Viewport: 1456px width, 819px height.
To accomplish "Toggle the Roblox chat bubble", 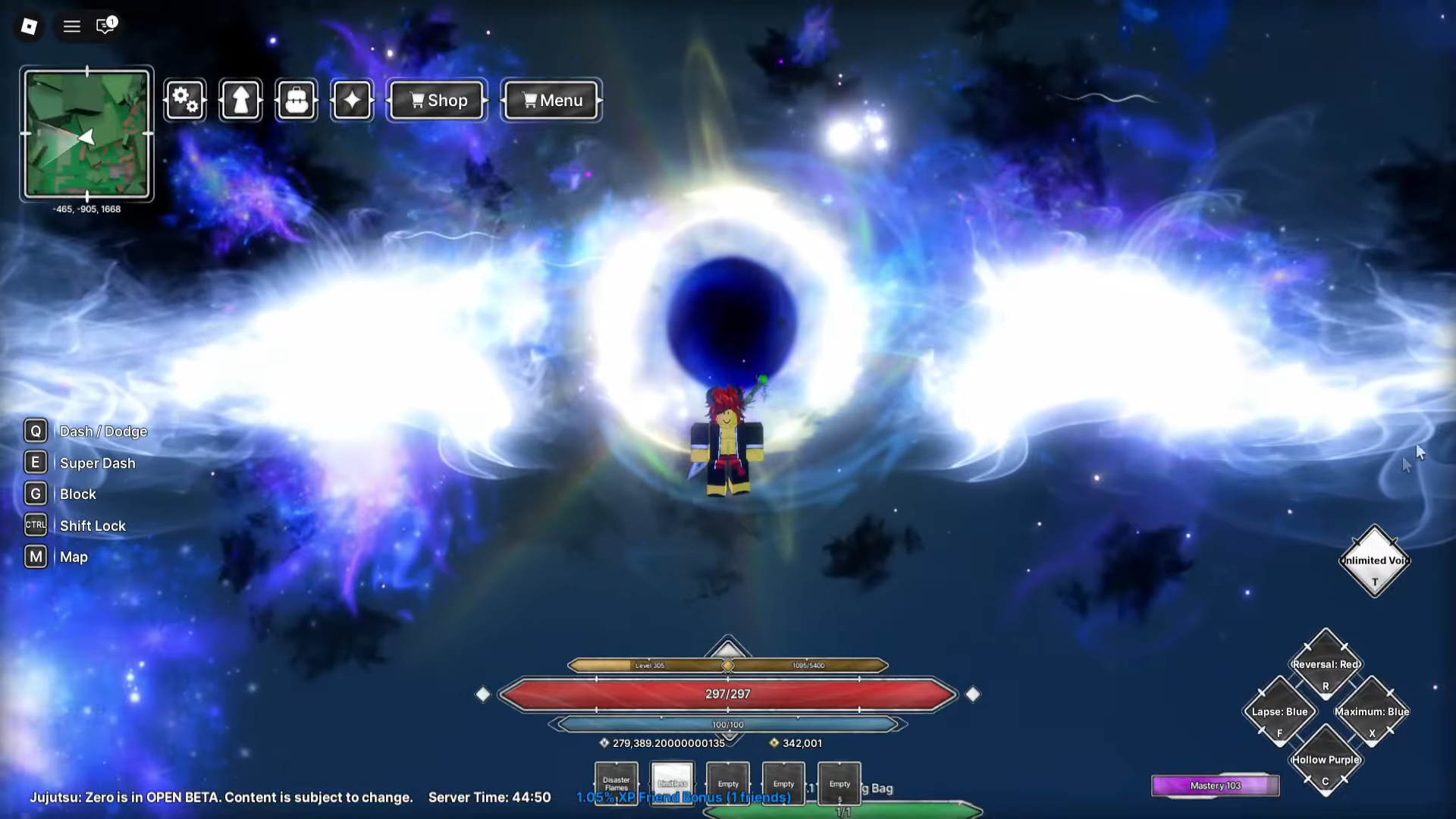I will pyautogui.click(x=104, y=26).
